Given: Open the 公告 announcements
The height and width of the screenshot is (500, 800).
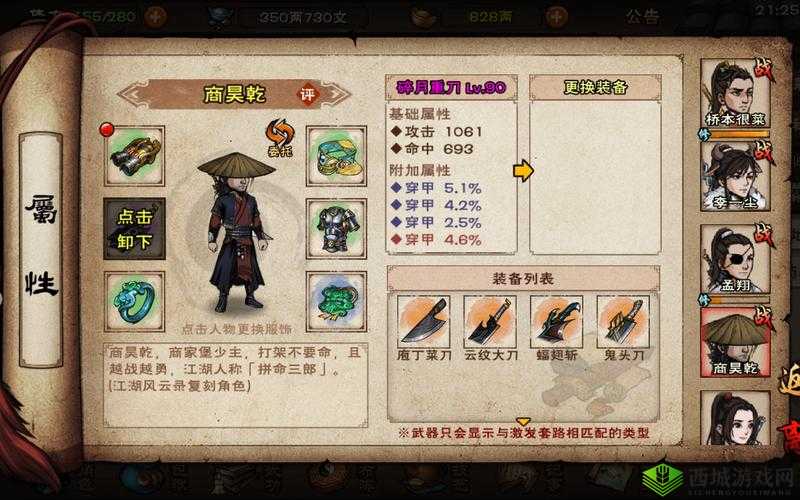Looking at the screenshot, I should (642, 16).
